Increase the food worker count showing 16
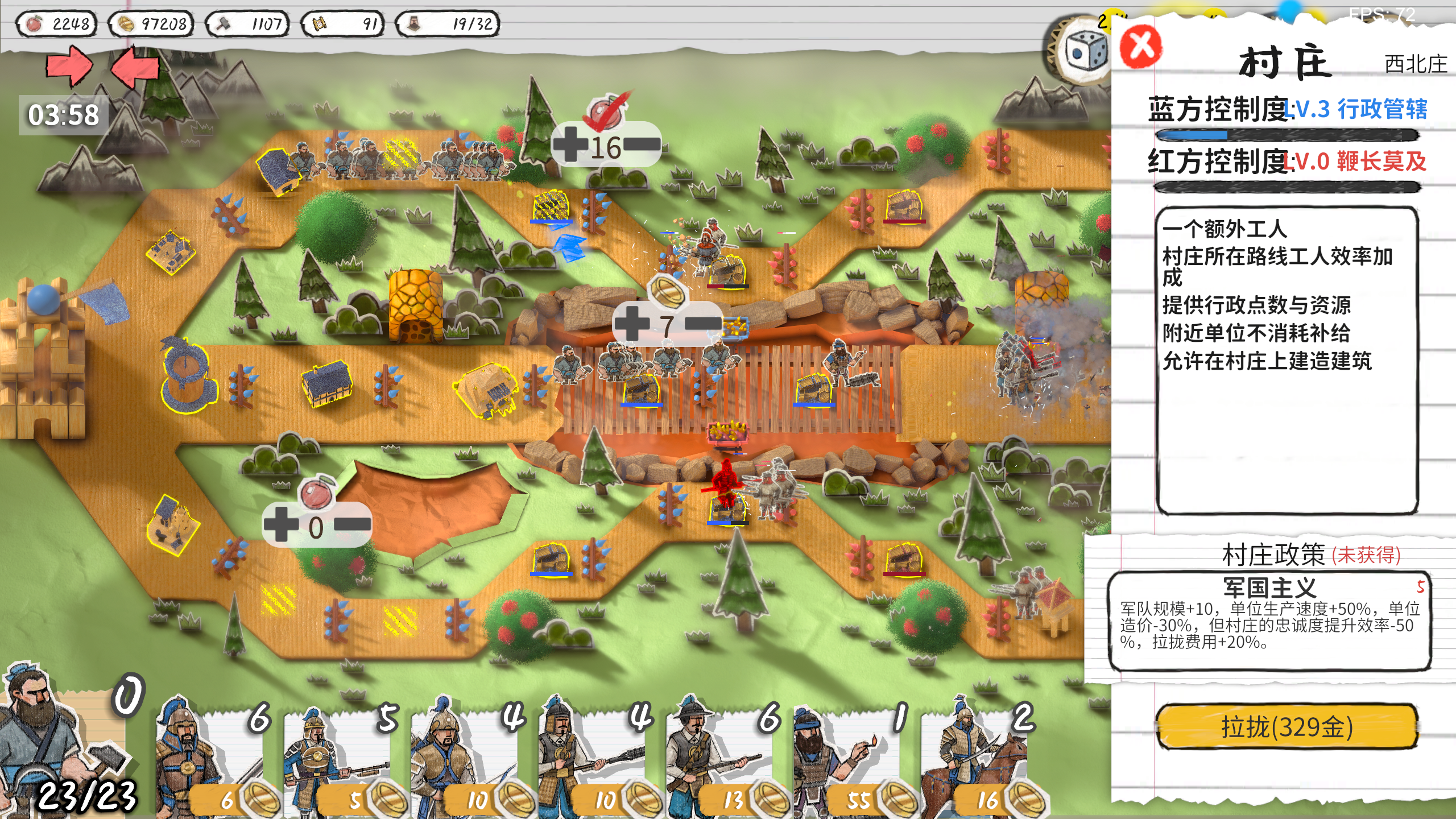1456x819 pixels. [570, 143]
